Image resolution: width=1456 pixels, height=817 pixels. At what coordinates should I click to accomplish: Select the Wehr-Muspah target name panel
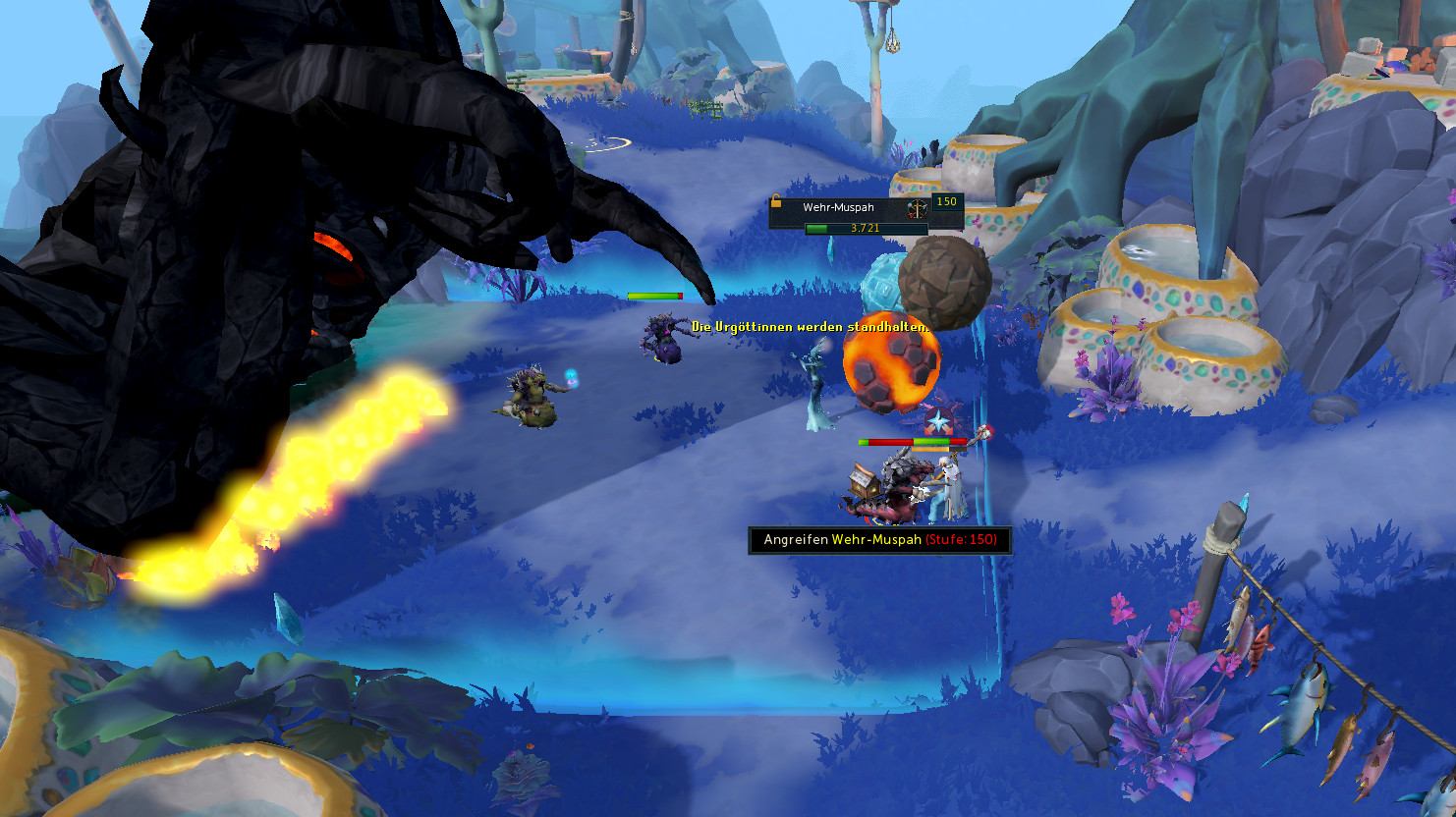tap(838, 208)
